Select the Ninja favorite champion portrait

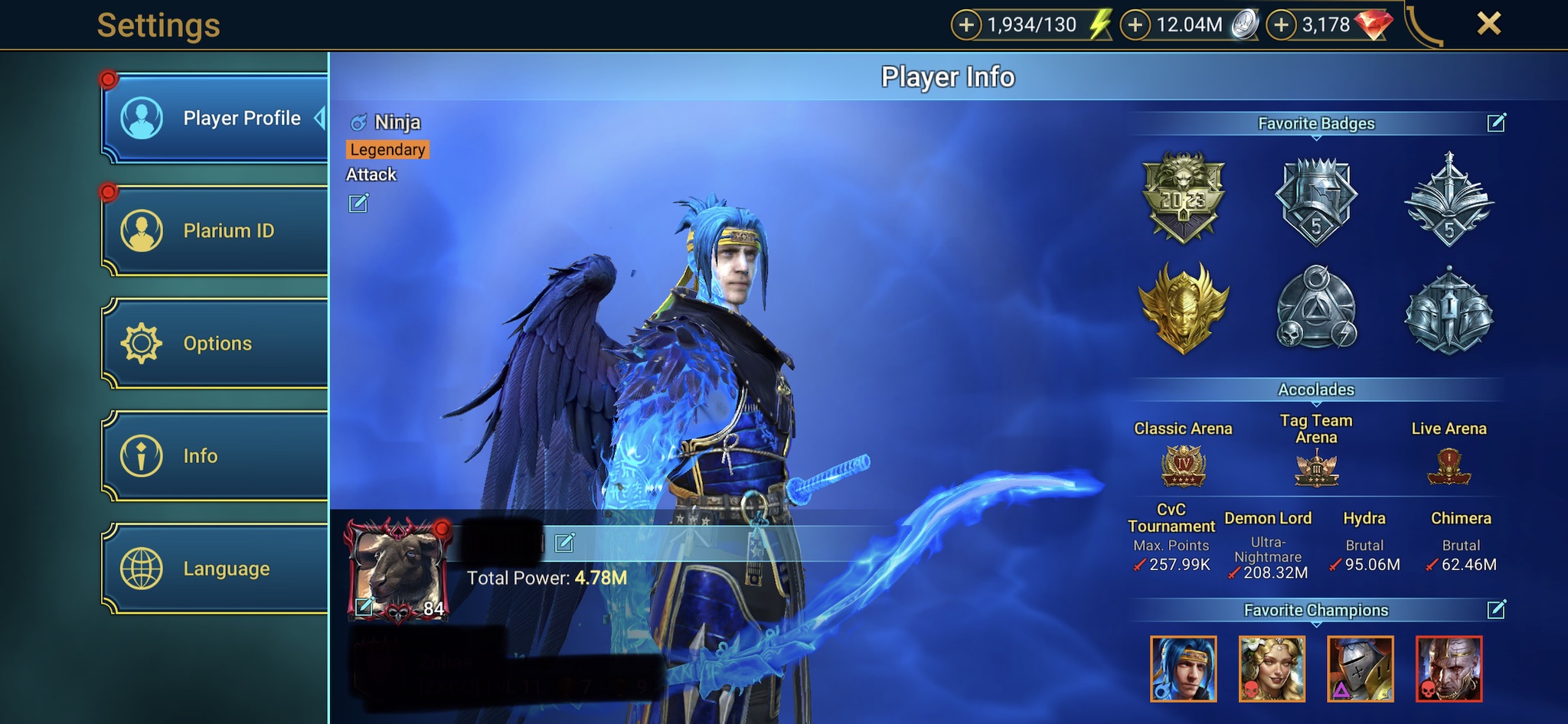tap(1184, 669)
